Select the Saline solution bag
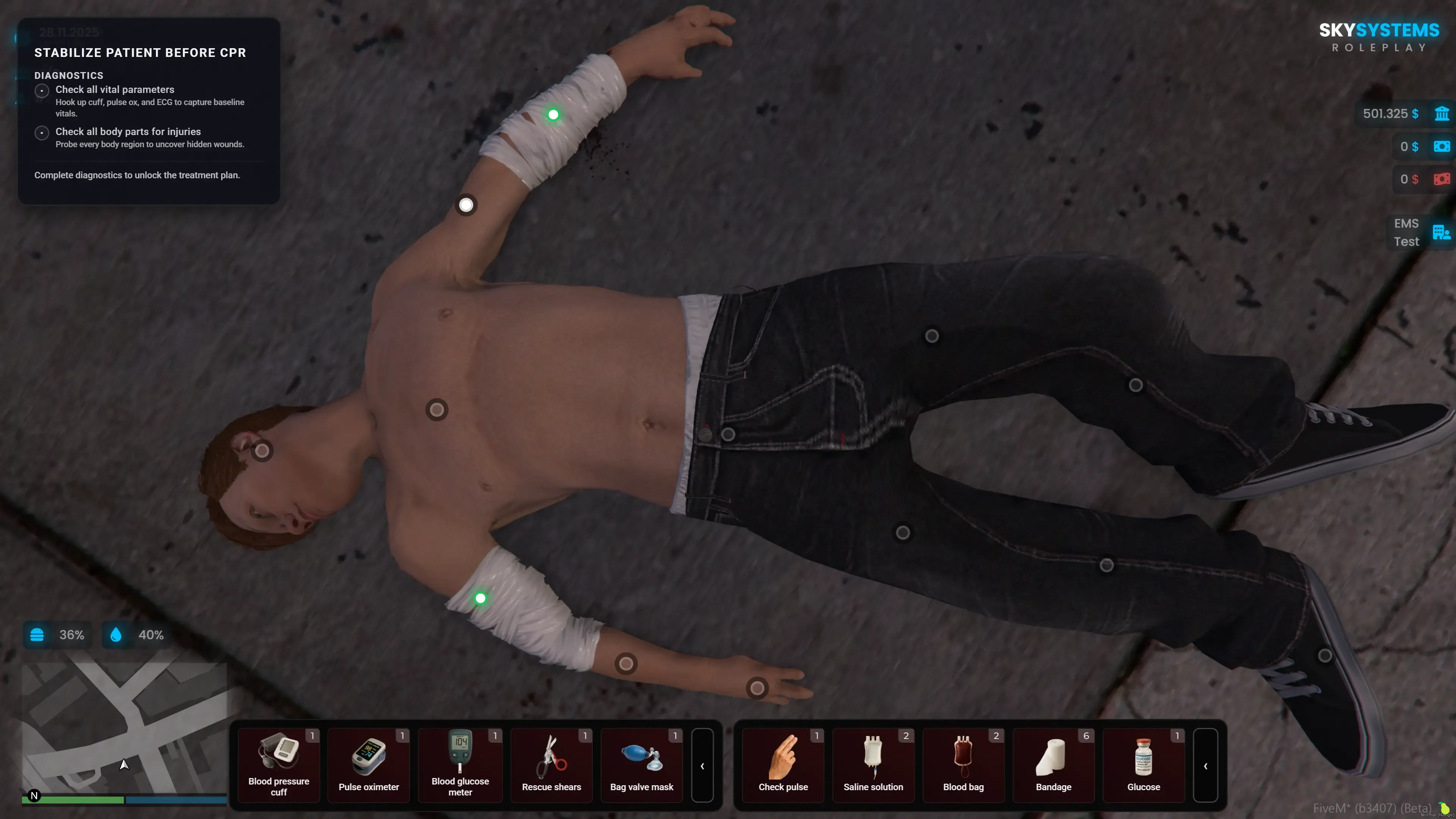Viewport: 1456px width, 819px height. click(873, 765)
